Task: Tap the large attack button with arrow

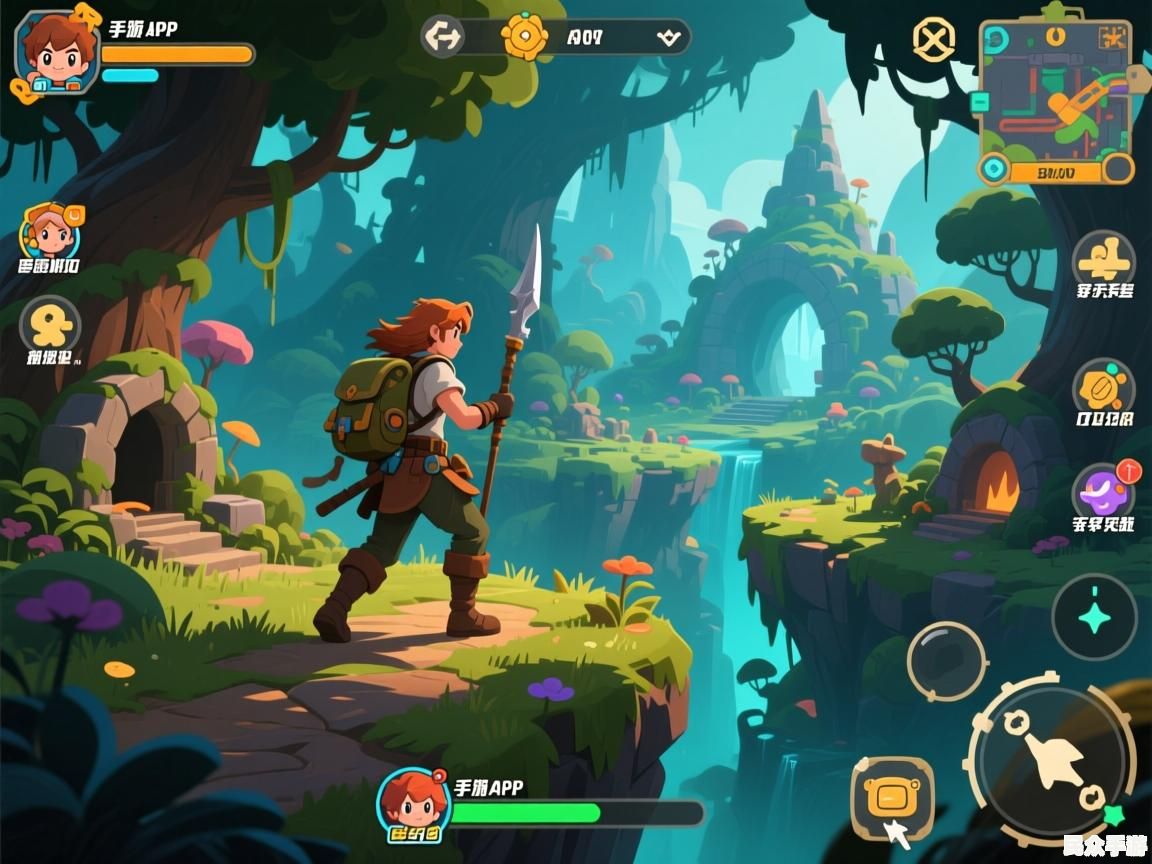Action: coord(1052,759)
